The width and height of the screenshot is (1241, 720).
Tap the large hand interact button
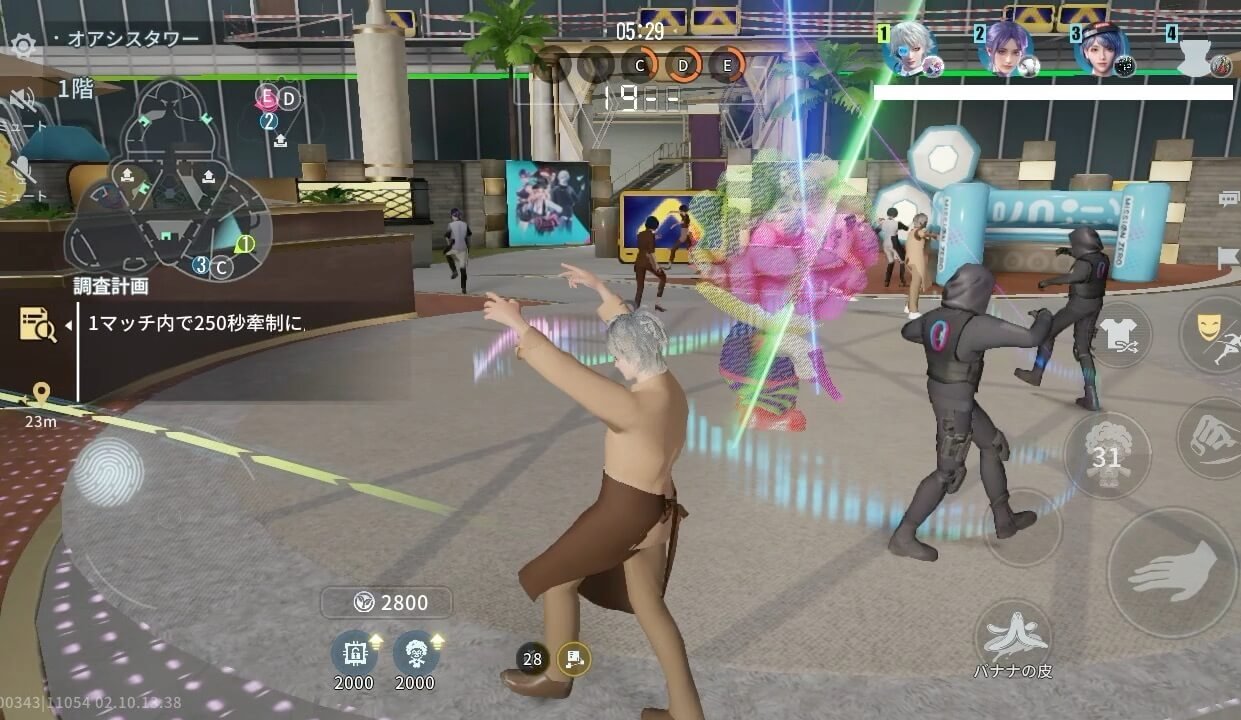(x=1172, y=572)
